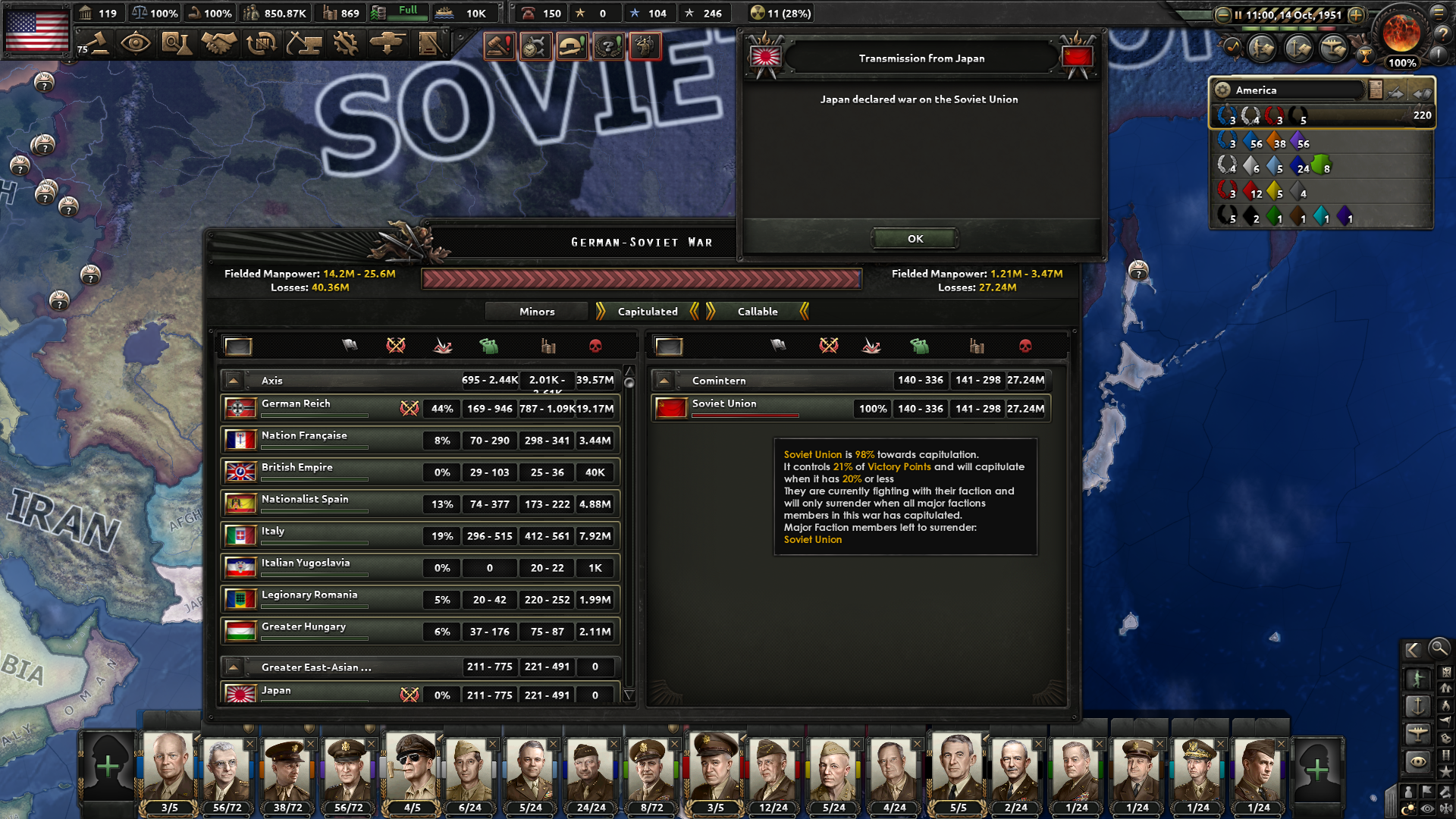
Task: Collapse the Comintern faction entry
Action: [664, 380]
